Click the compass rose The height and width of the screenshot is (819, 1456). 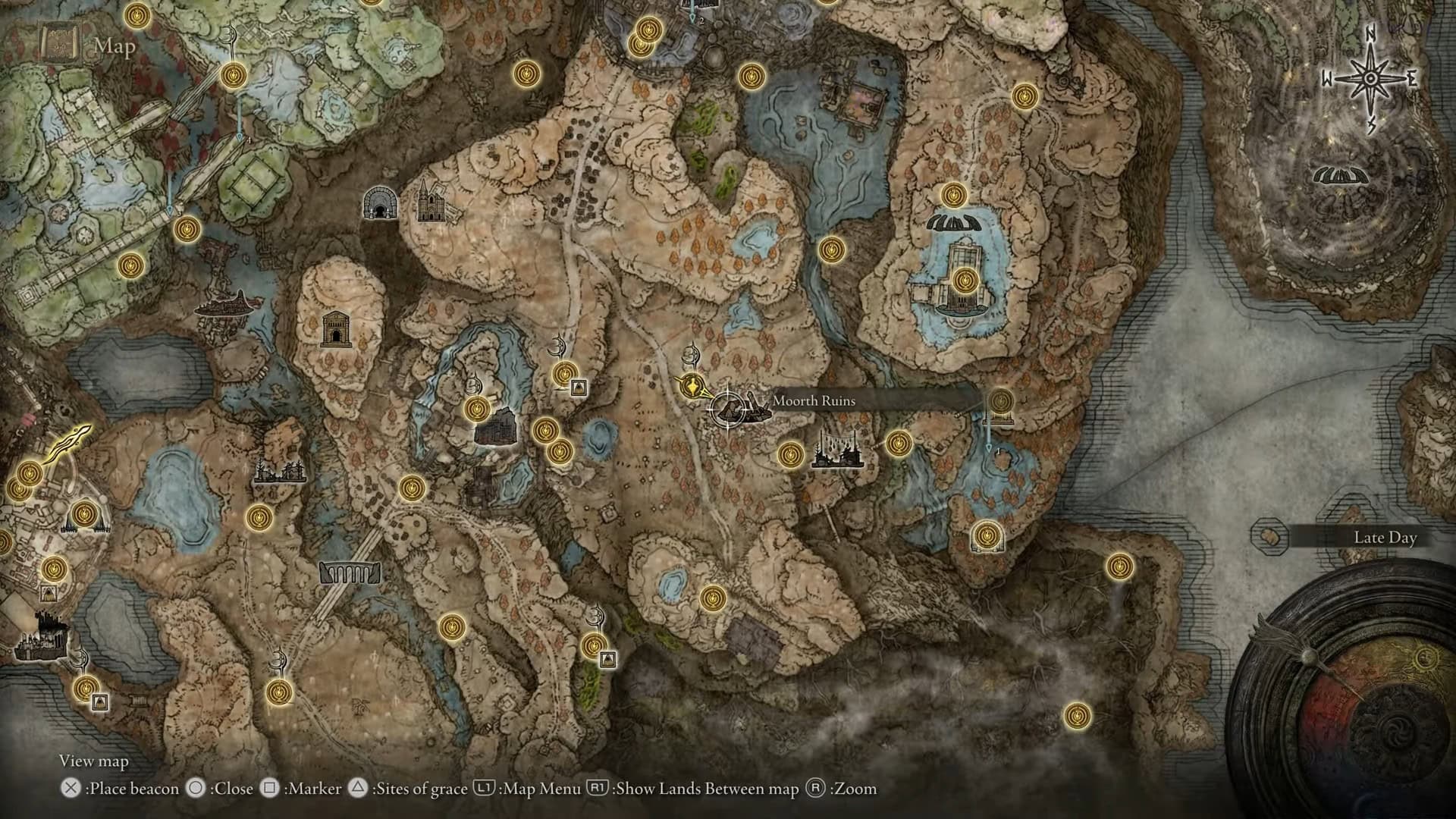[1370, 79]
